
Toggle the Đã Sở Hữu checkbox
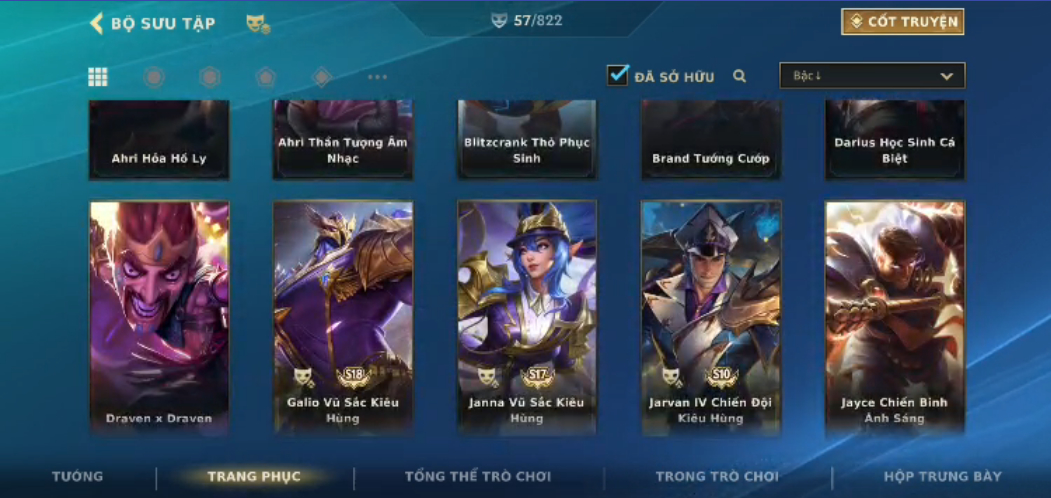pyautogui.click(x=618, y=75)
